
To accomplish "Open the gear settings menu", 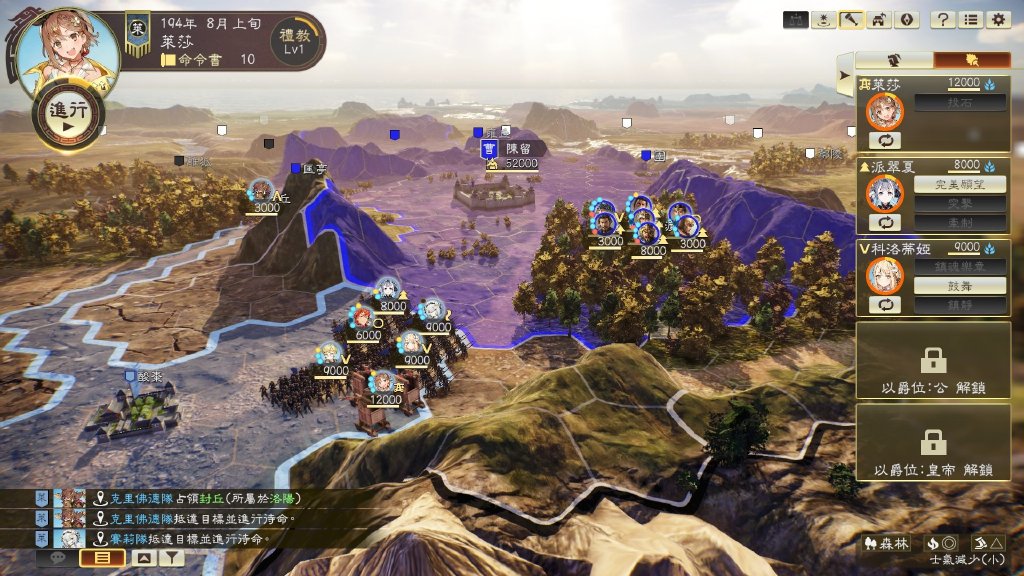I will click(997, 19).
